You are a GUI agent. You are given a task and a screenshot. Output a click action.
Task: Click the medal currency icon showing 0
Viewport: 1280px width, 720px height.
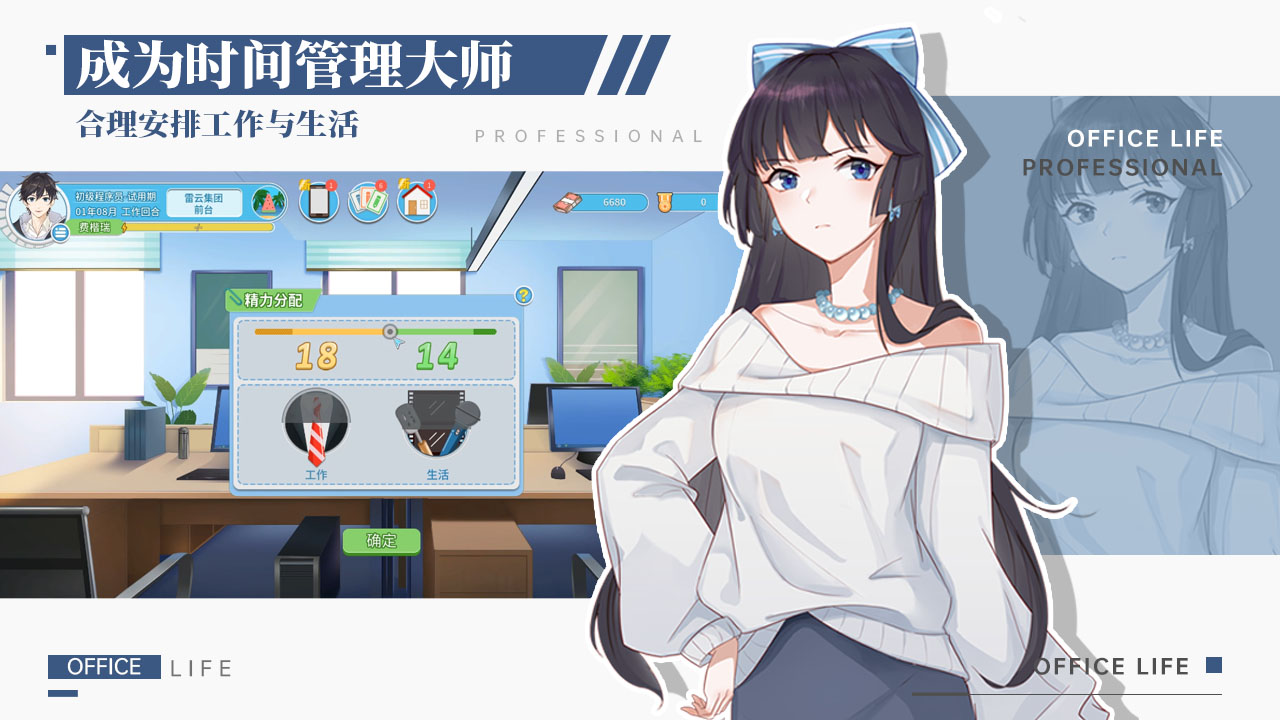tap(665, 203)
